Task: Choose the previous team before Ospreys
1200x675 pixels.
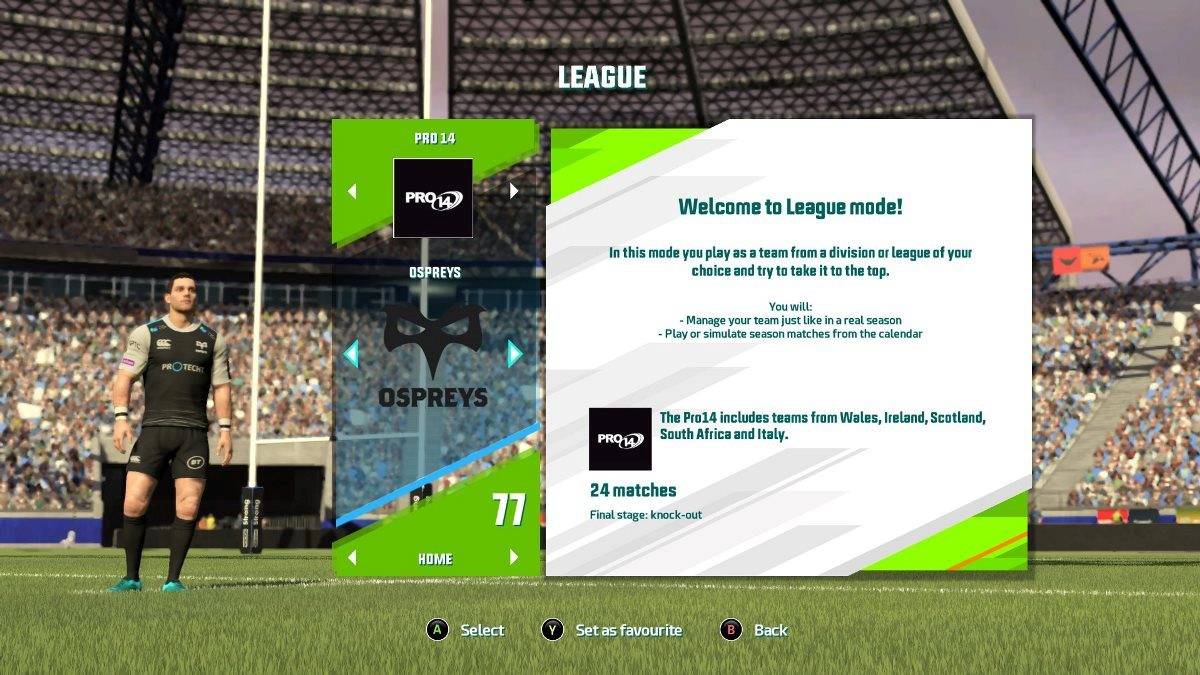Action: click(350, 353)
